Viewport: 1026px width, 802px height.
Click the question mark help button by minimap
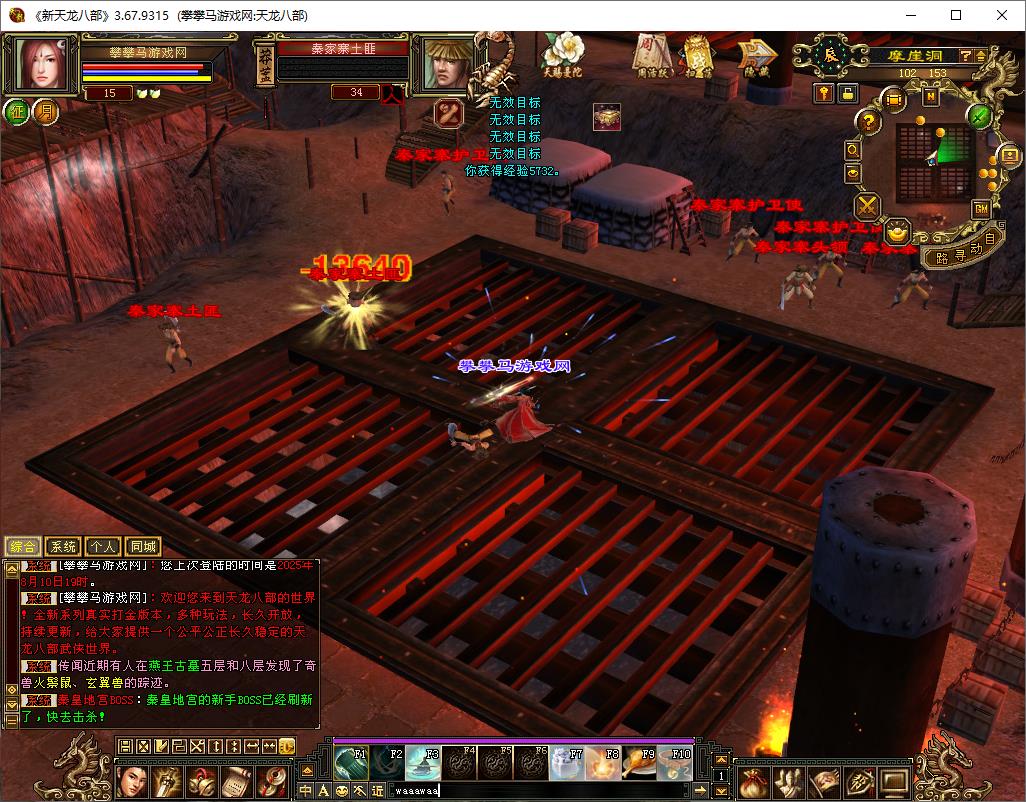[x=870, y=122]
